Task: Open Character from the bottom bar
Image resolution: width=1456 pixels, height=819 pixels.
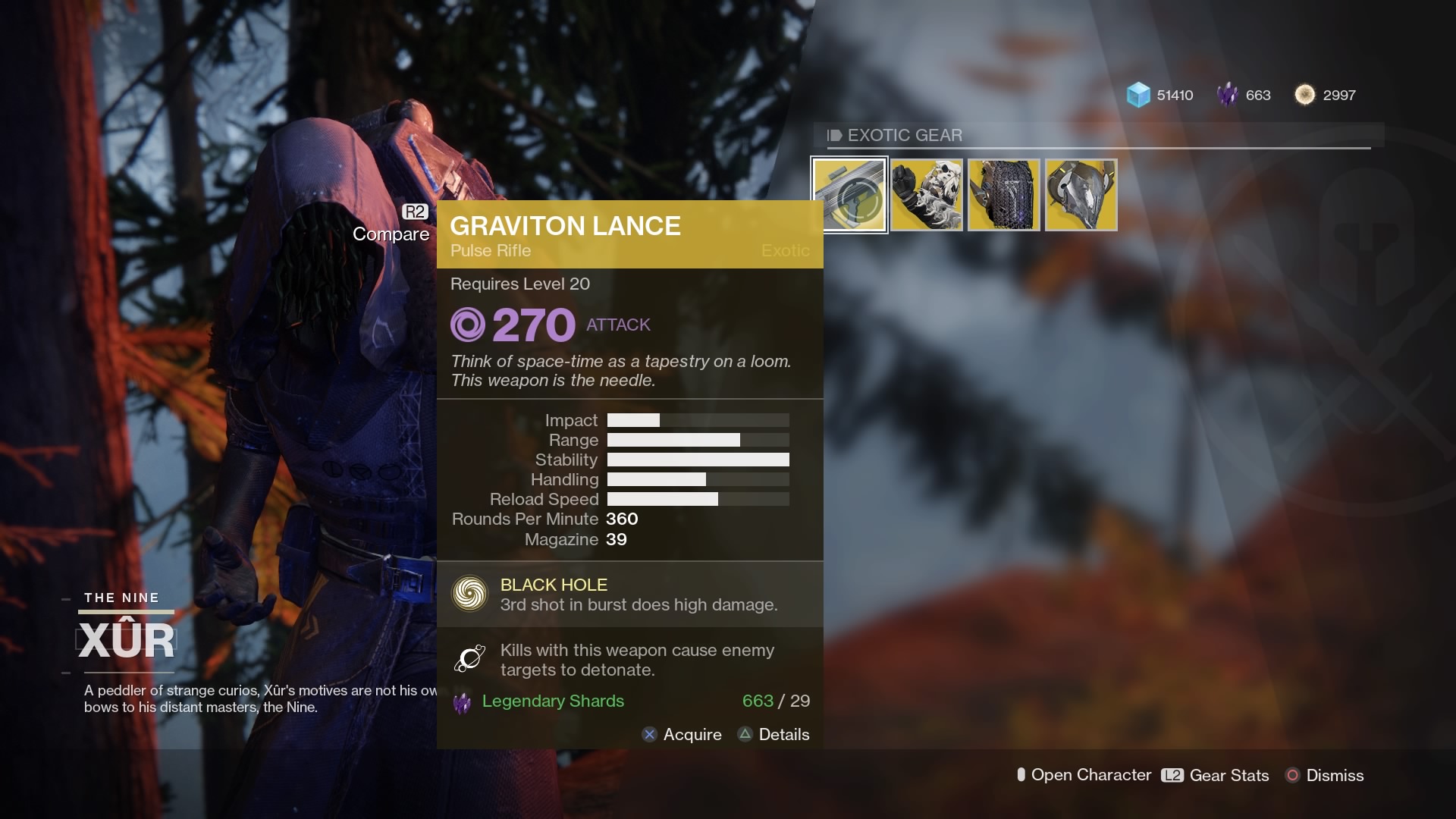Action: point(1084,776)
